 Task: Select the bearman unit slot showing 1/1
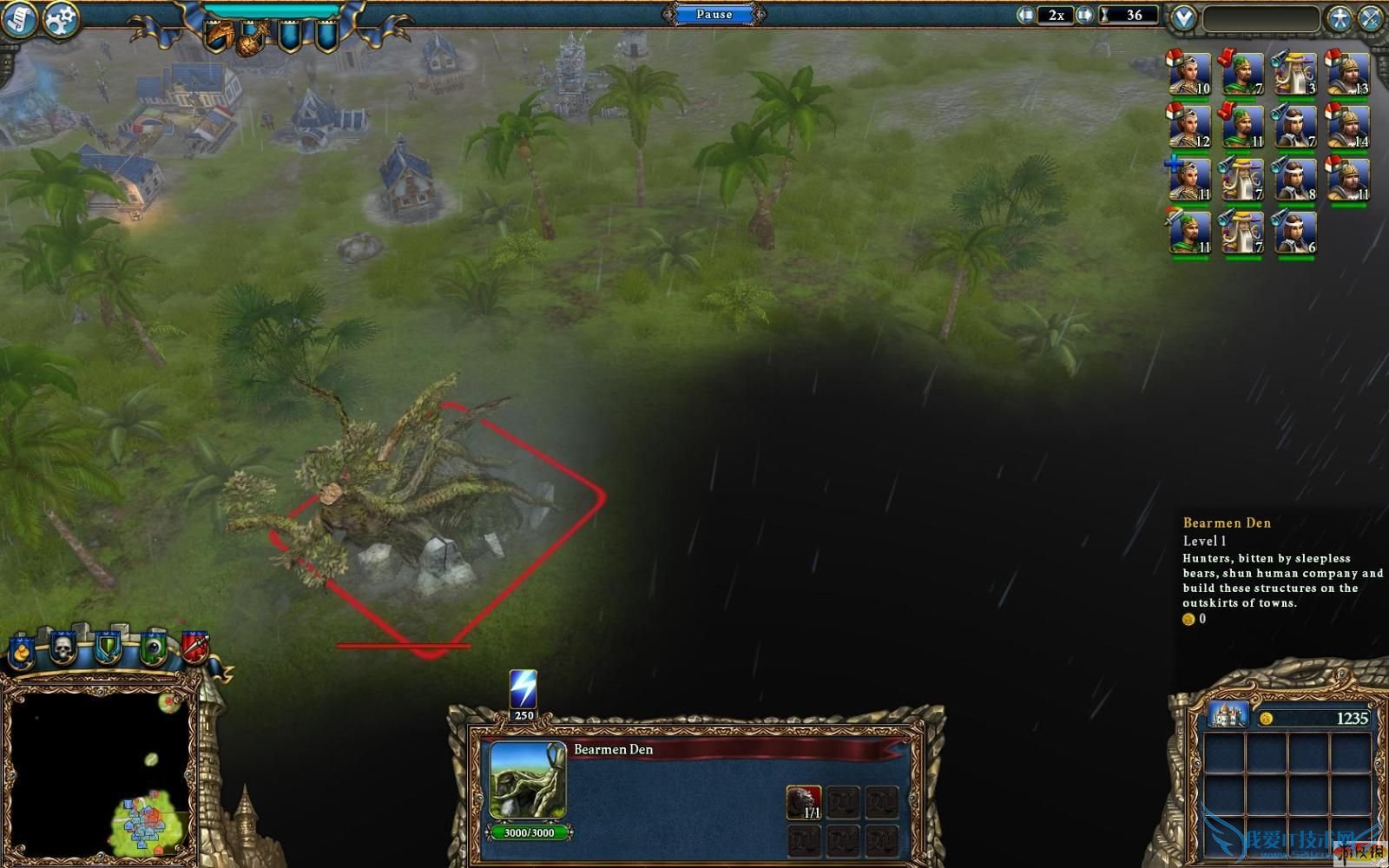click(x=804, y=803)
